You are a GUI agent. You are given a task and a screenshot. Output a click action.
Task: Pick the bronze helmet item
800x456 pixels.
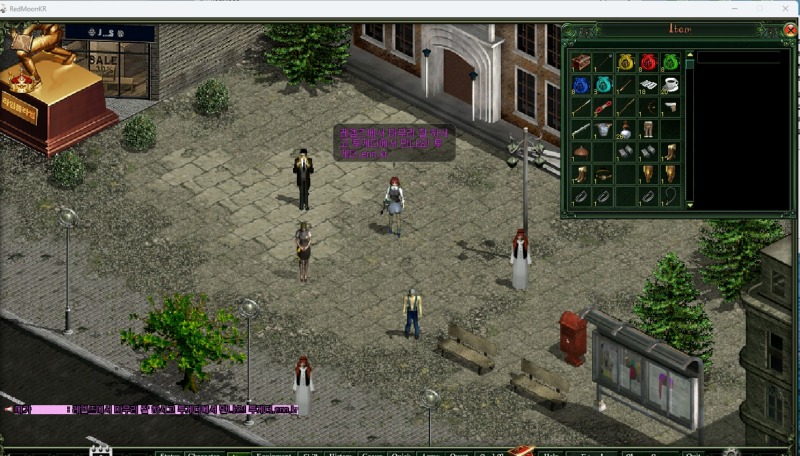(x=580, y=152)
